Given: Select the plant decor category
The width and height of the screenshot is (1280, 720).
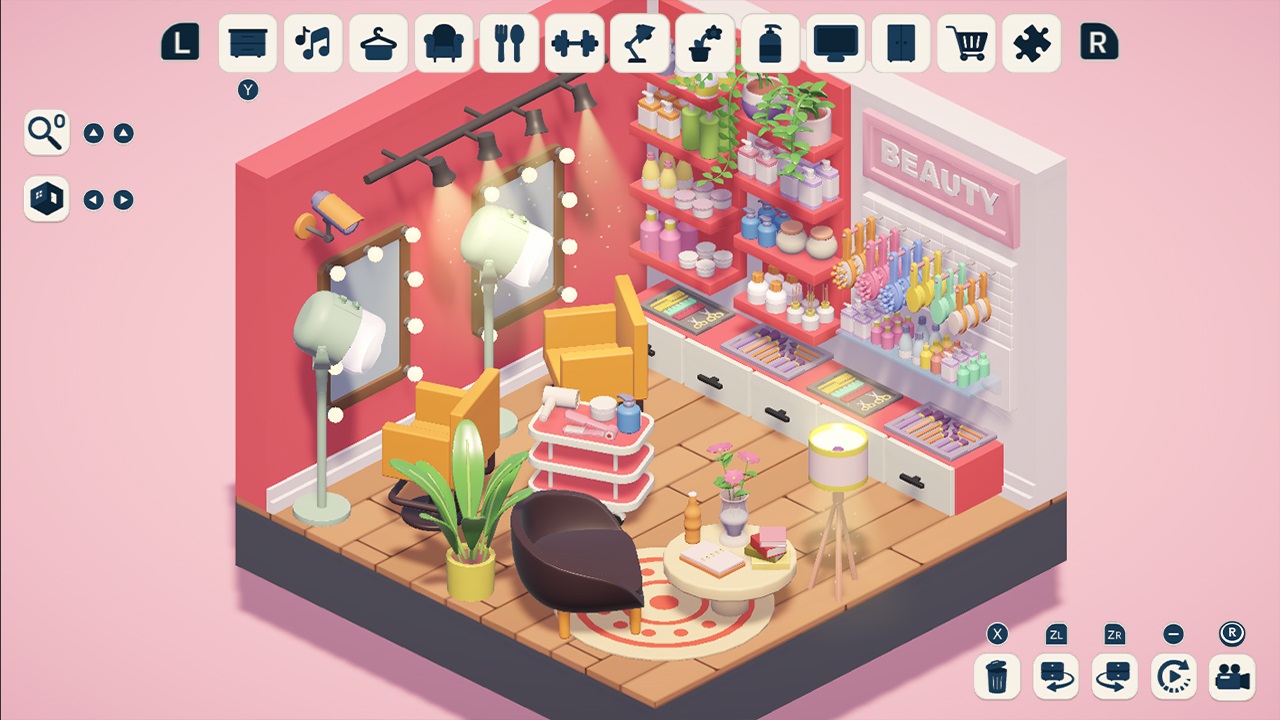Looking at the screenshot, I should click(x=705, y=44).
